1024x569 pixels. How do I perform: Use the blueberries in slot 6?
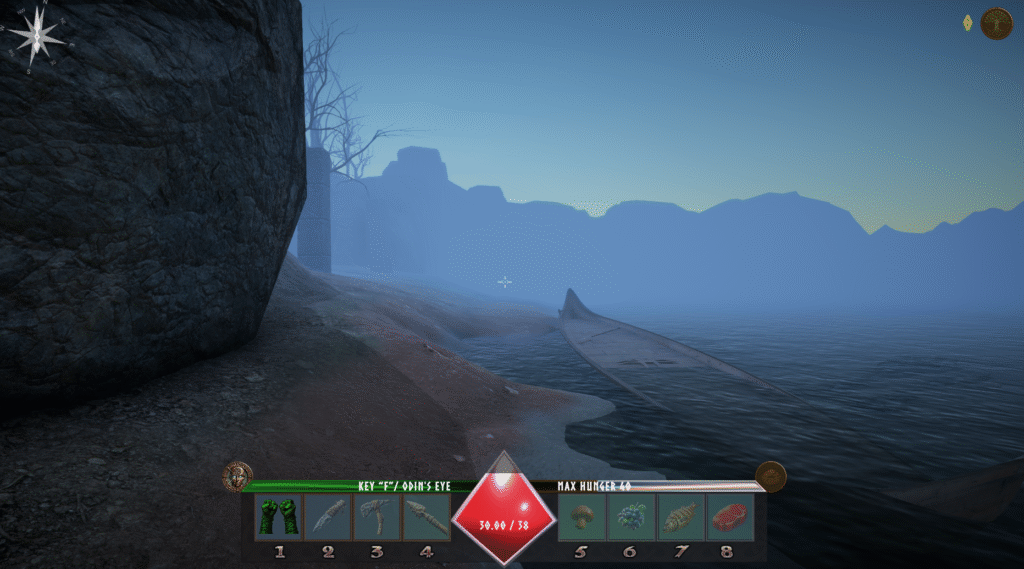[x=630, y=517]
